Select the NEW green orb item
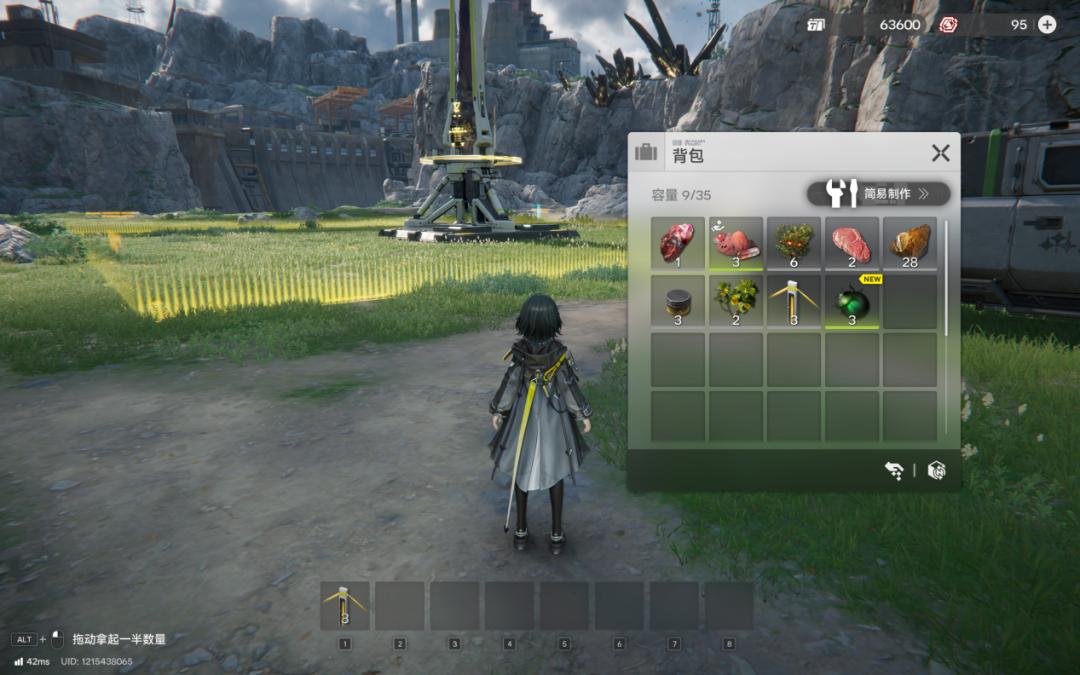Viewport: 1080px width, 675px height. [852, 301]
